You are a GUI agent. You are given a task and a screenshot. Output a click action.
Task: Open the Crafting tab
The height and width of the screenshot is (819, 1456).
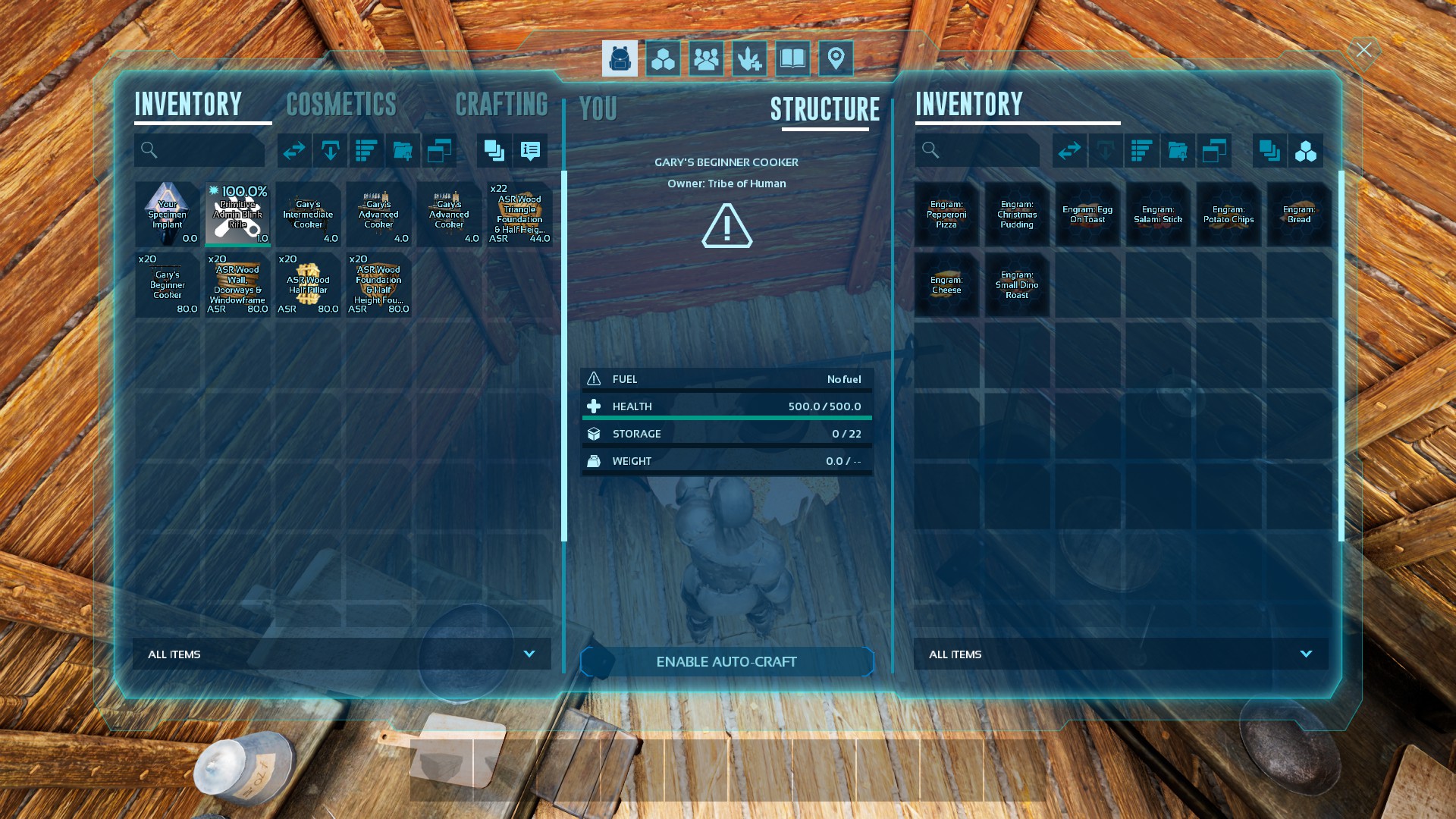click(x=501, y=105)
